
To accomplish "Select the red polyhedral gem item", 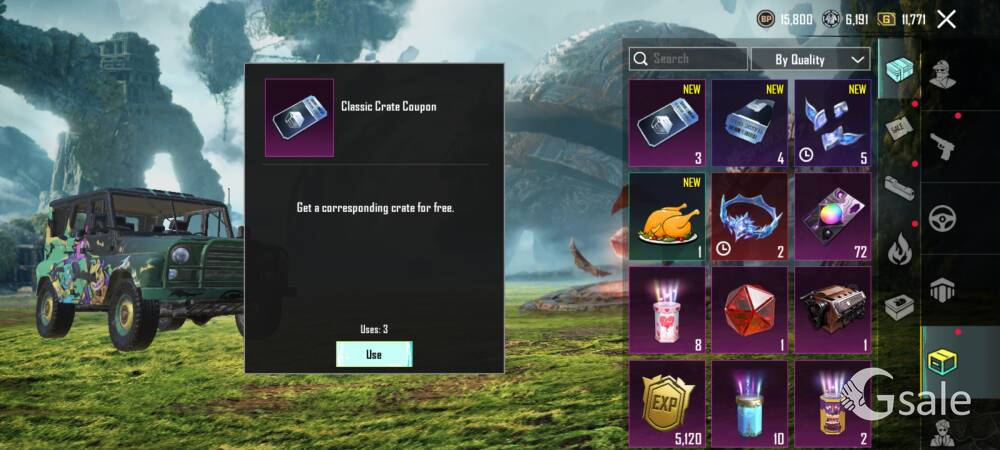I will (750, 310).
